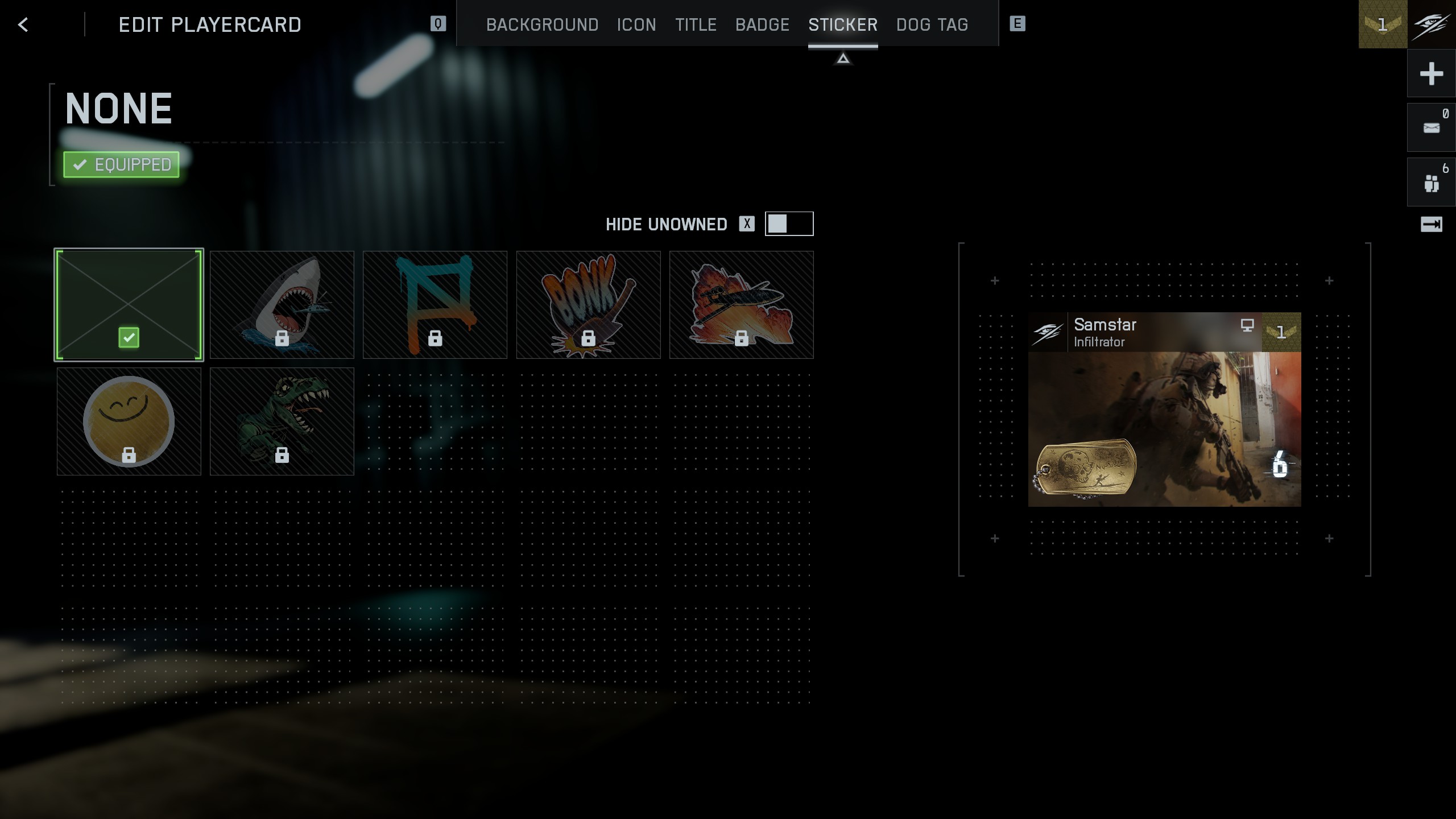This screenshot has height=819, width=1456.
Task: Select the locked graffiti paint sticker
Action: pos(435,305)
